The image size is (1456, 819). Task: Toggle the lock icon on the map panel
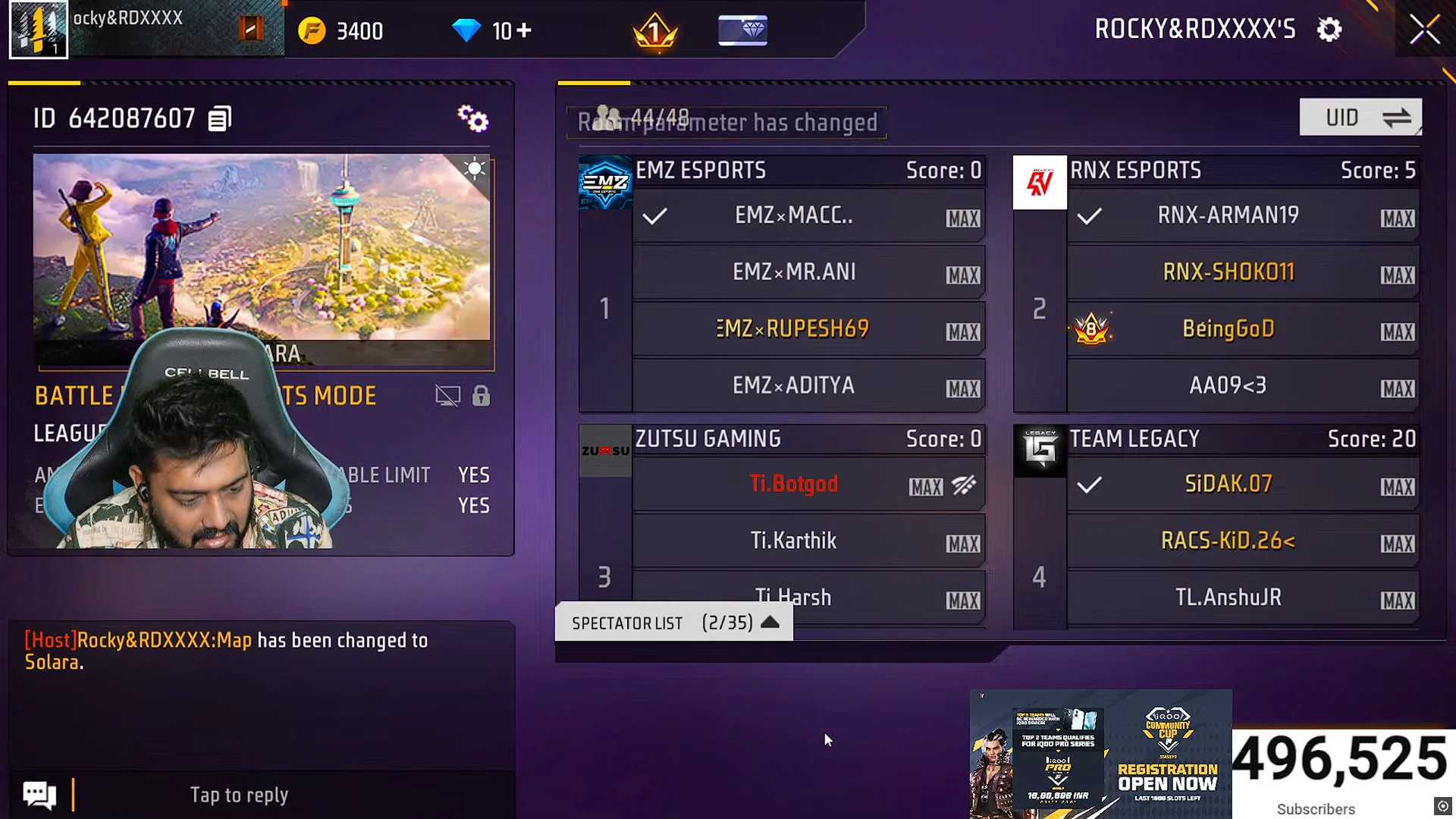482,395
